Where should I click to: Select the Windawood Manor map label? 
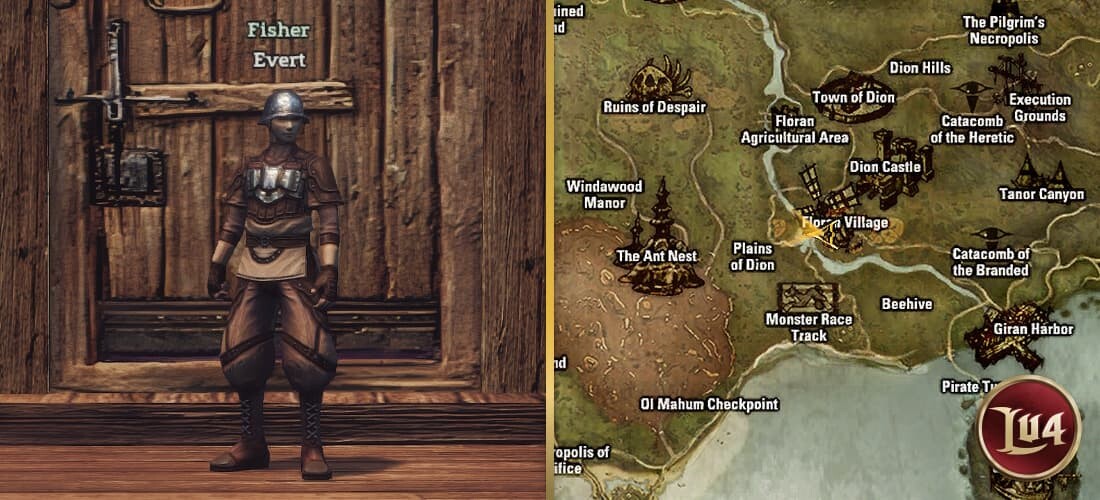(x=604, y=194)
